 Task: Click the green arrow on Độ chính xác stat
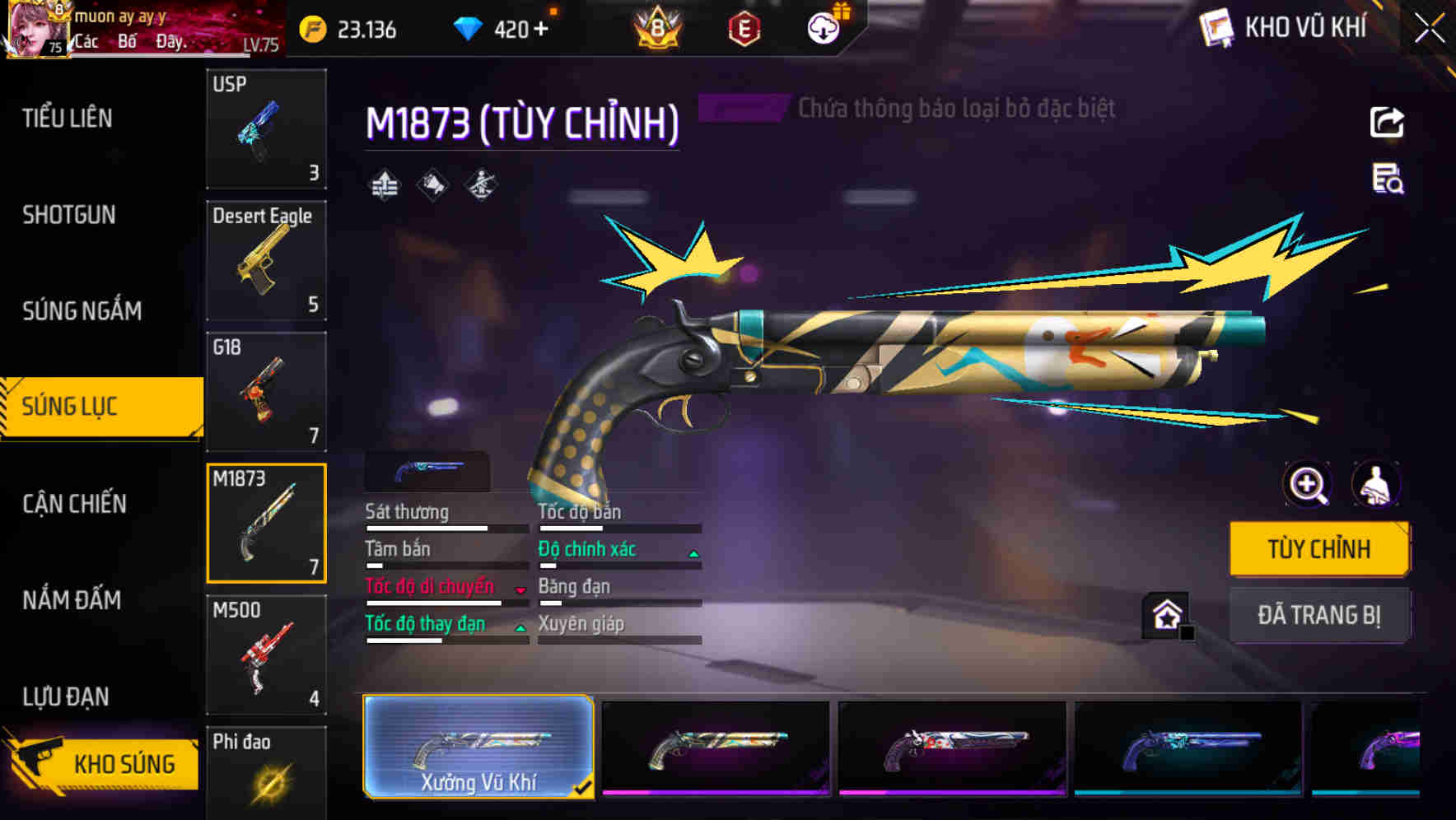[692, 552]
